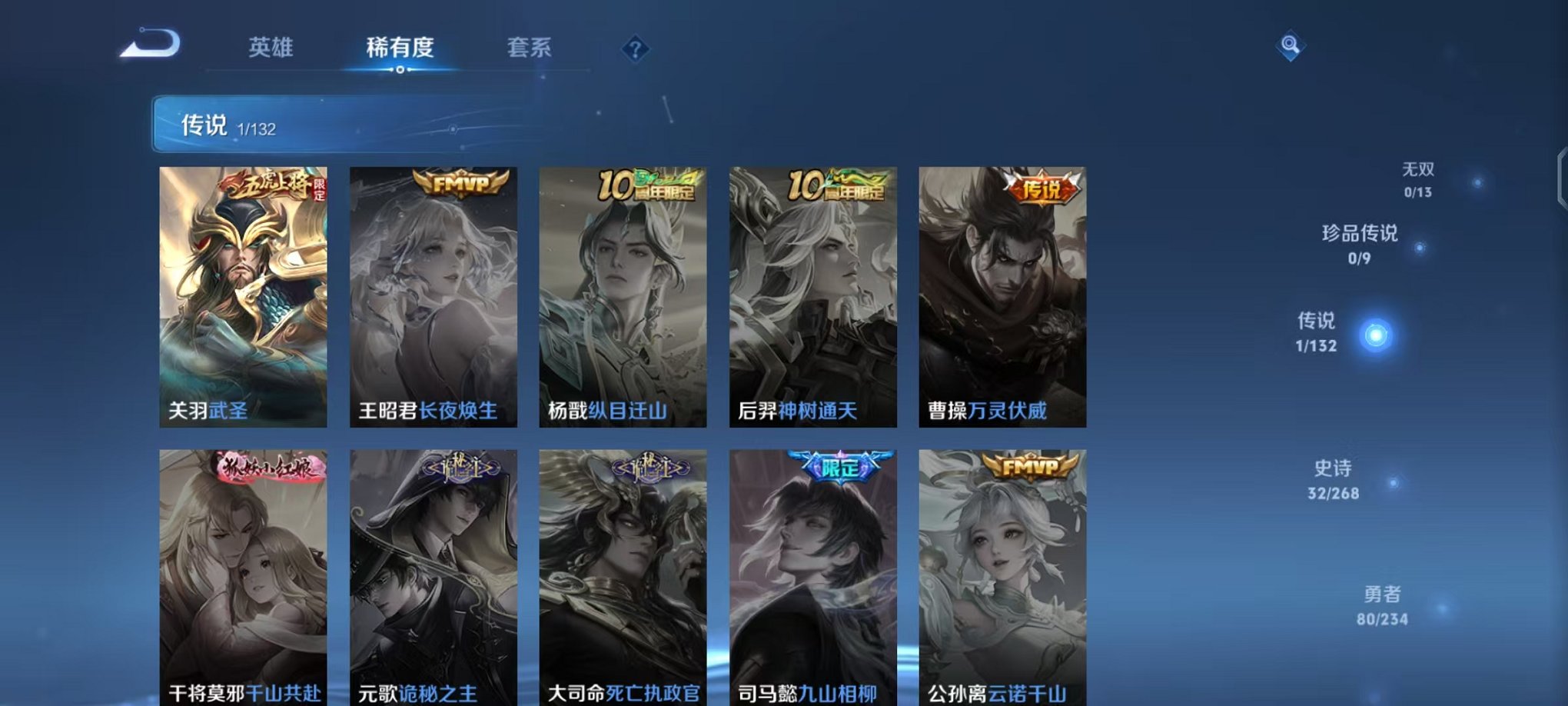Open the search magnifier icon
Viewport: 1568px width, 706px height.
[x=1291, y=47]
